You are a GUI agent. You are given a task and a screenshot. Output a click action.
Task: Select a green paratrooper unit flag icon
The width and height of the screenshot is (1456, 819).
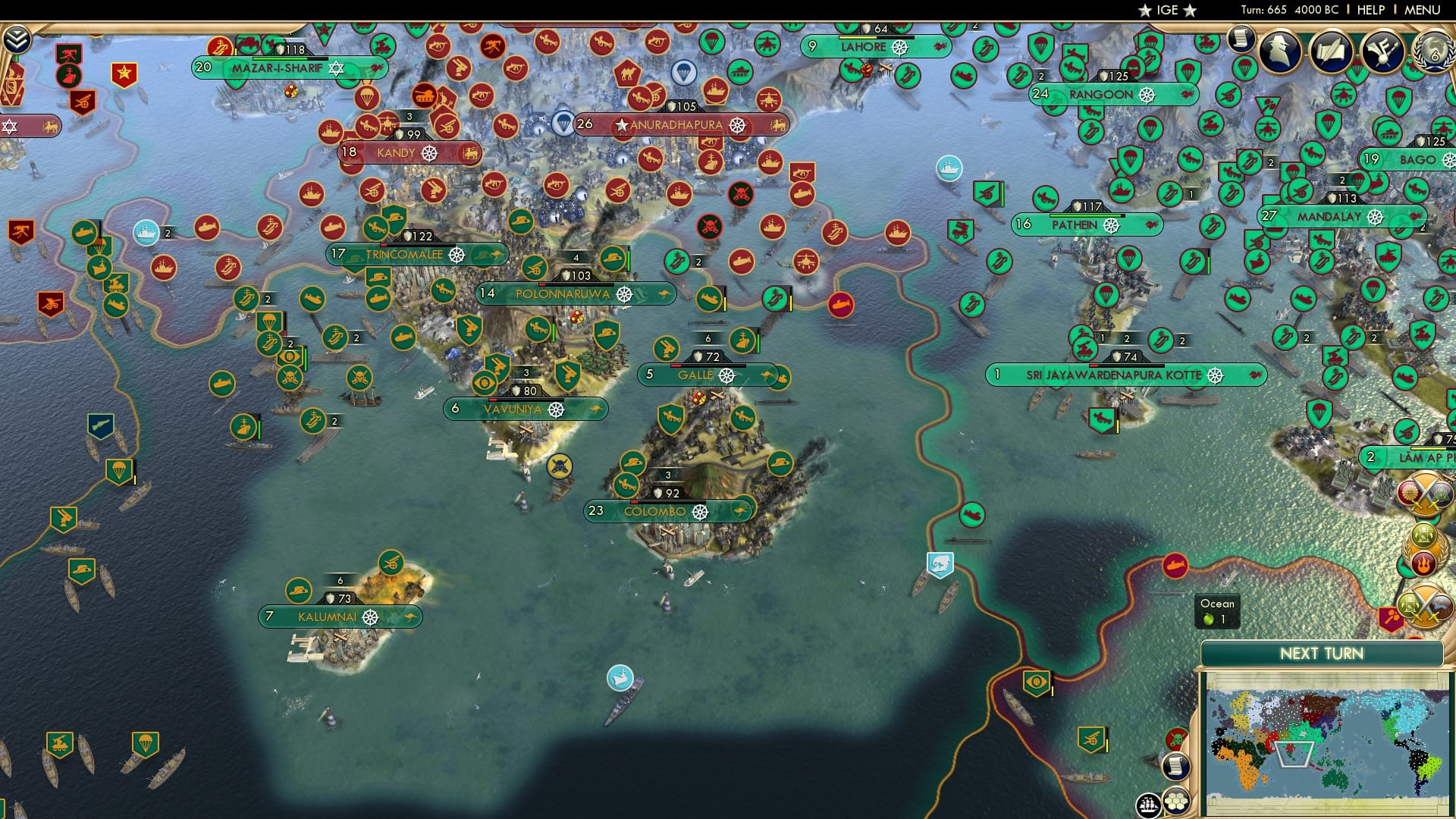[119, 470]
